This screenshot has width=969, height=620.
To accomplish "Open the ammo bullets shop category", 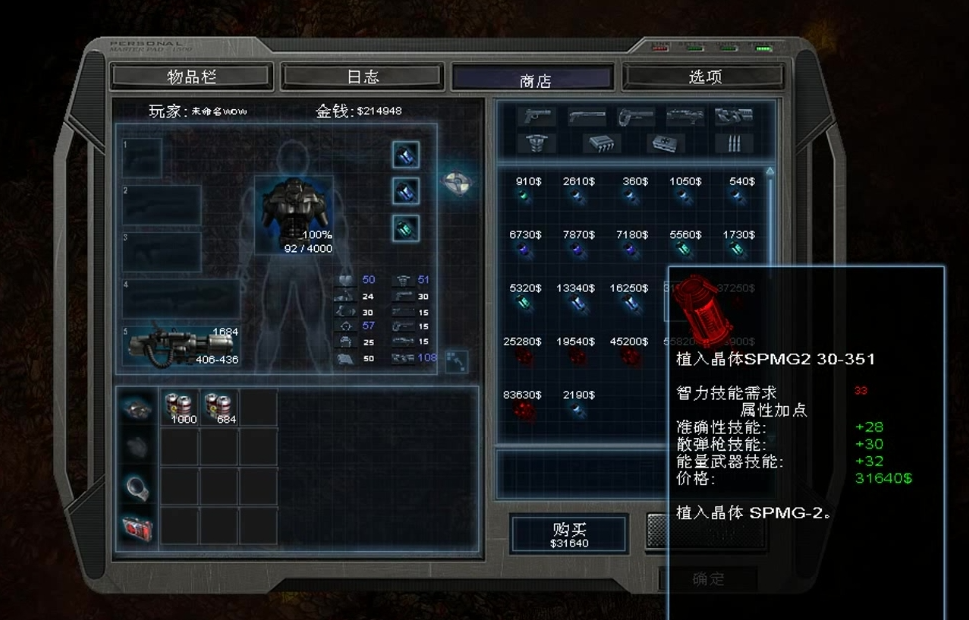I will click(x=734, y=143).
